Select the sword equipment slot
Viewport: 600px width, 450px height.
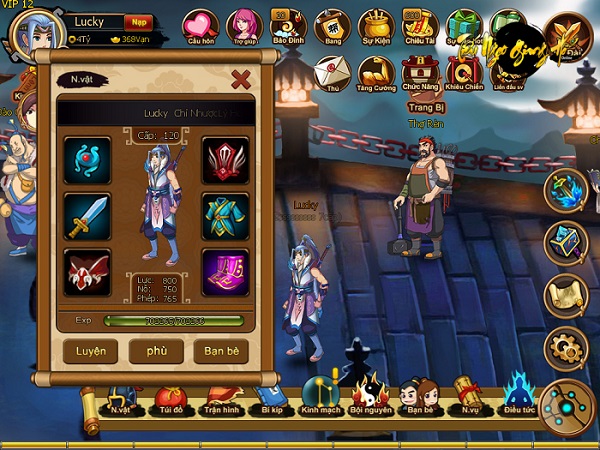coord(87,215)
